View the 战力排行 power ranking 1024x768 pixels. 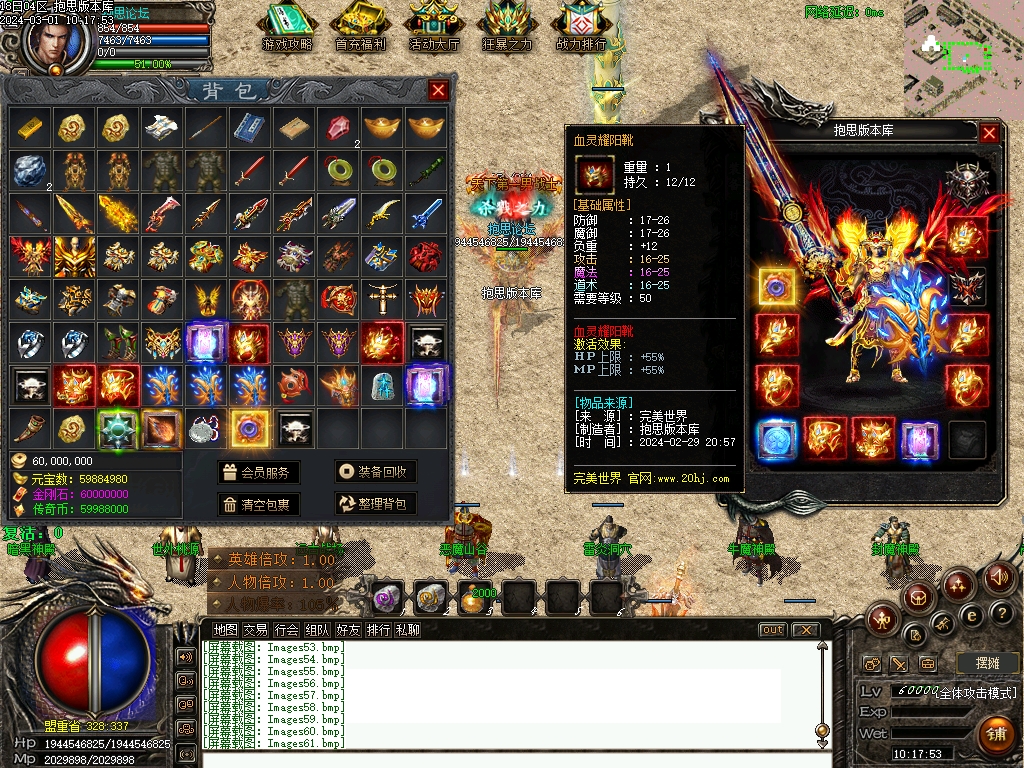[x=581, y=27]
